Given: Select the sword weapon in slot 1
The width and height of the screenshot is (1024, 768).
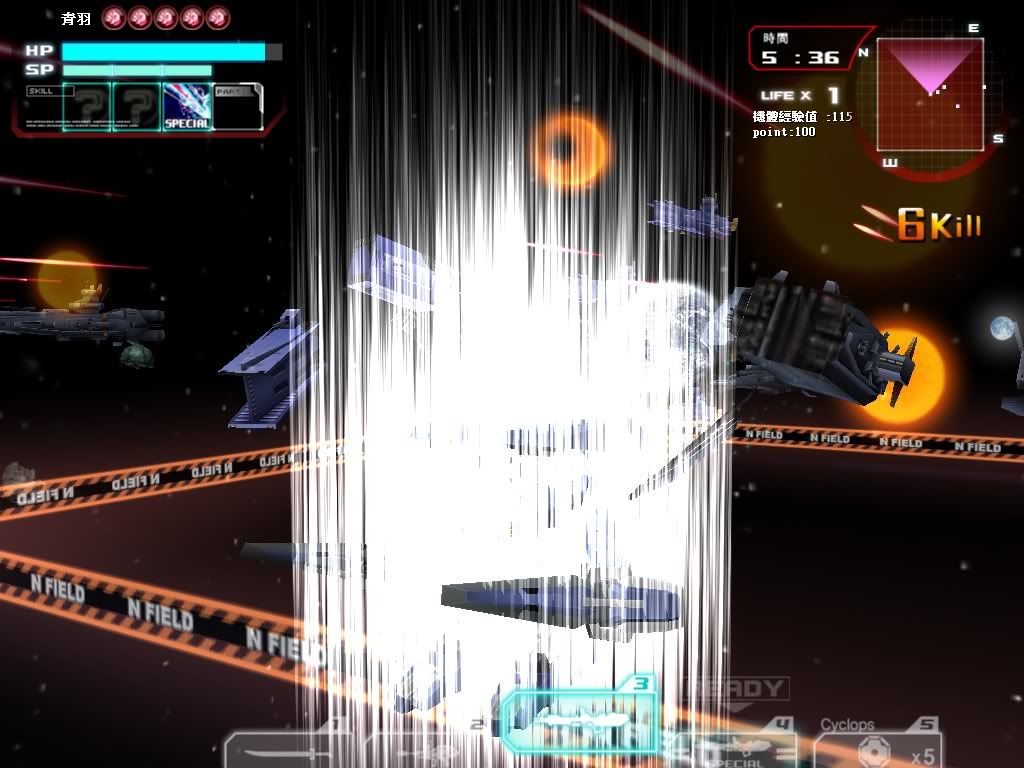Looking at the screenshot, I should point(285,750).
